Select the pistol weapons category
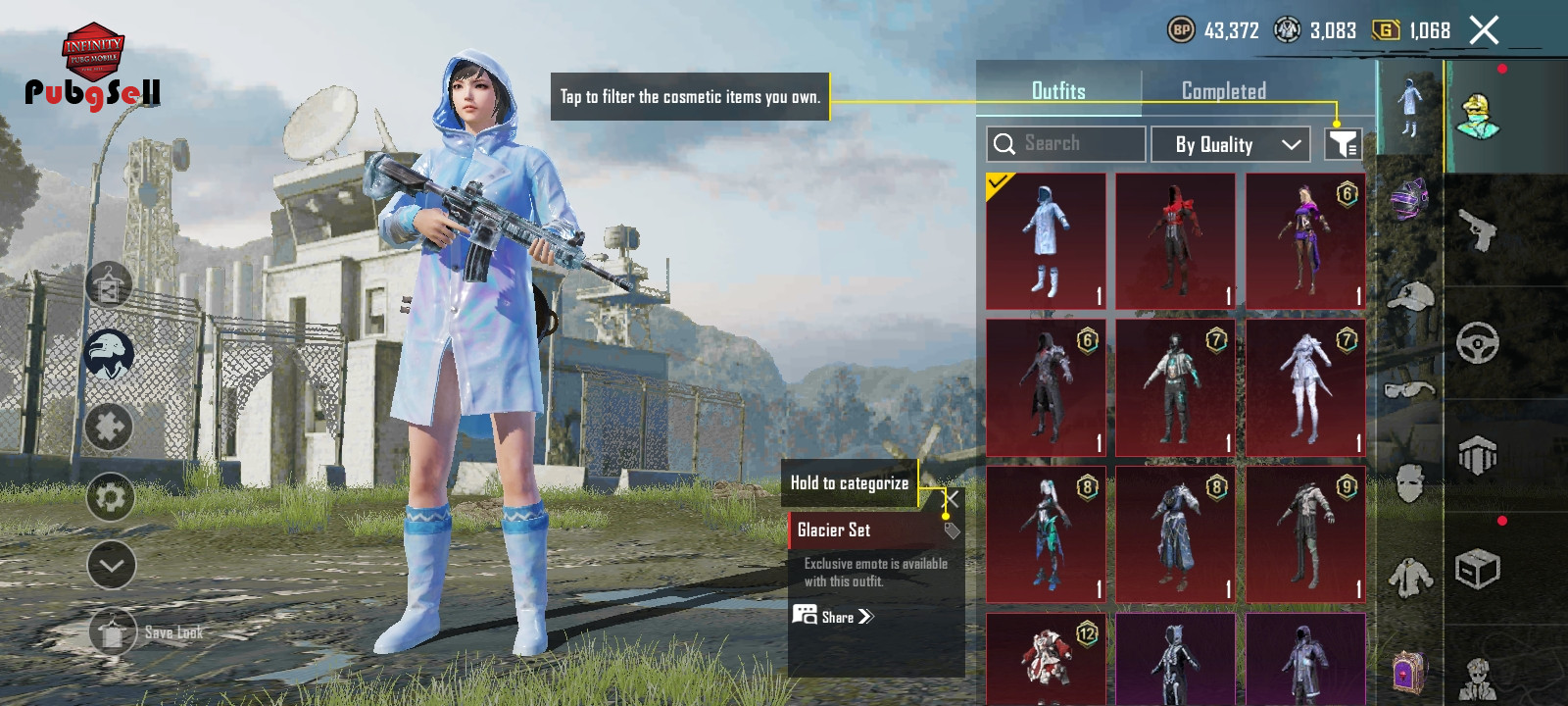Screen dimensions: 1568x706 [x=1478, y=230]
